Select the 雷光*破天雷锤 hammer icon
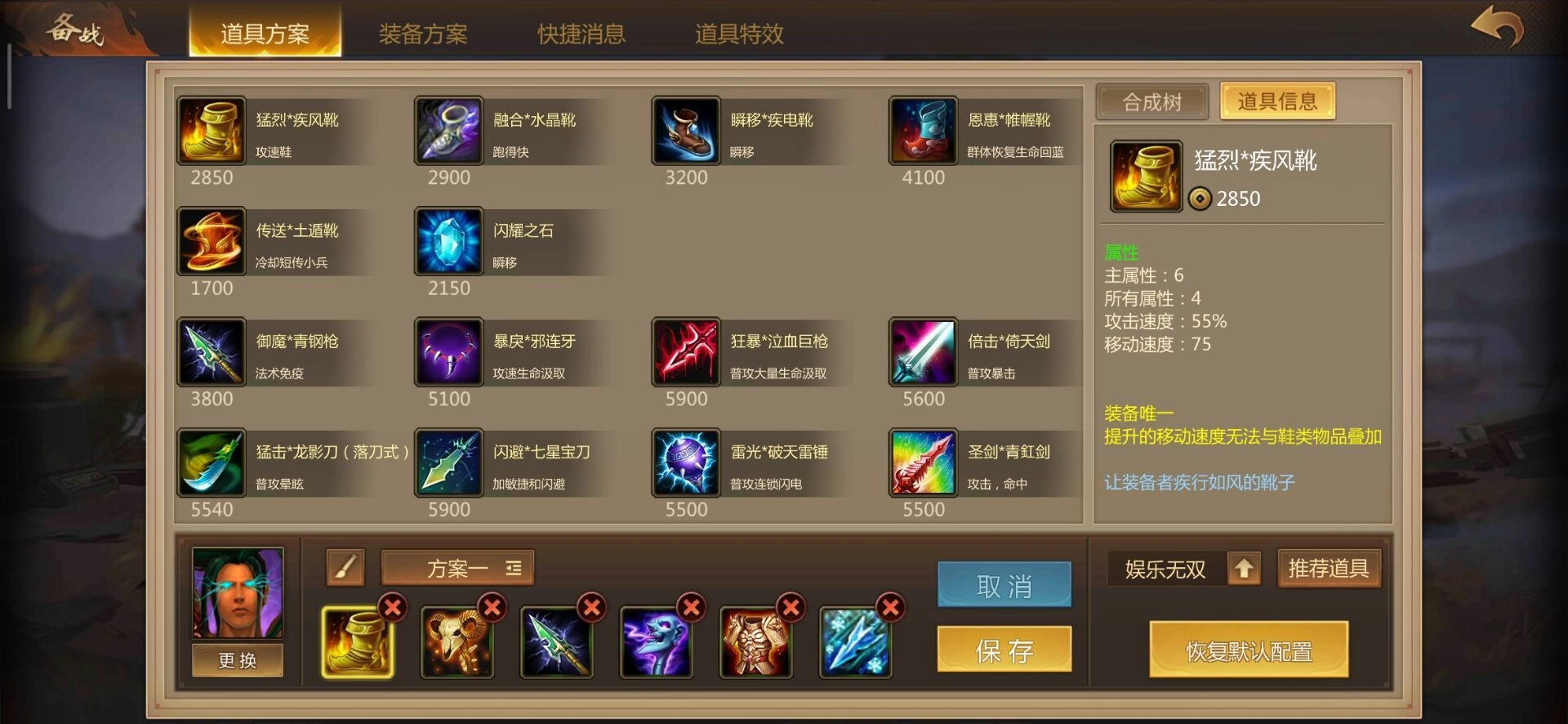This screenshot has width=1568, height=724. (x=686, y=463)
